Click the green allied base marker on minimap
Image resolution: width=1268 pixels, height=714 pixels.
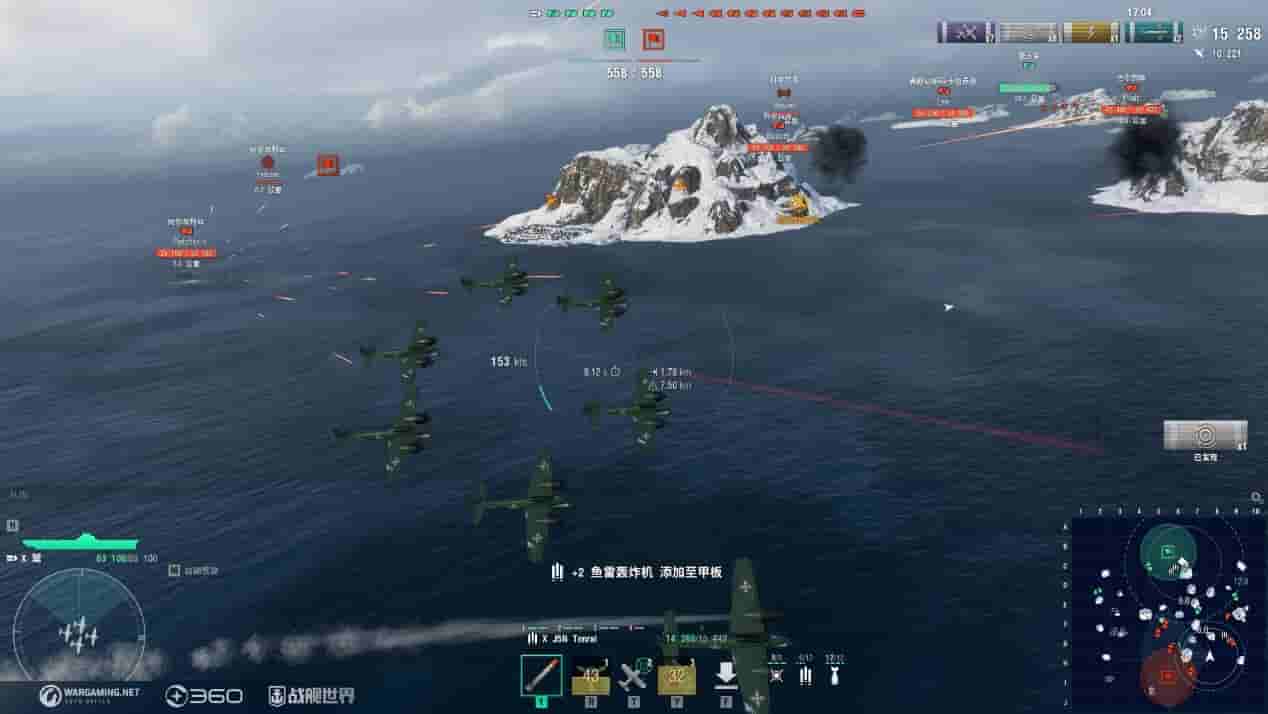1167,550
